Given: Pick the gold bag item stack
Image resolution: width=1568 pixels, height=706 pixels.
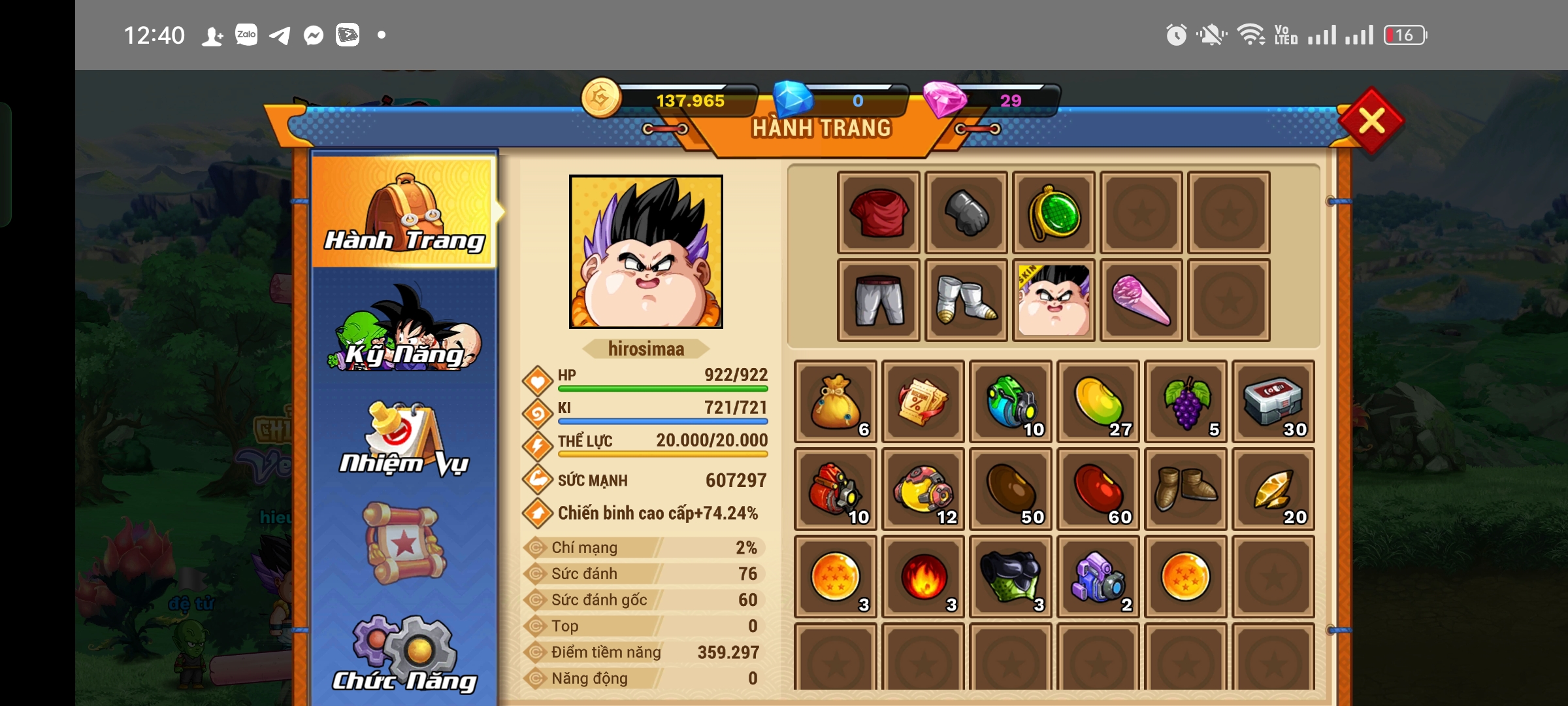Looking at the screenshot, I should tap(836, 401).
